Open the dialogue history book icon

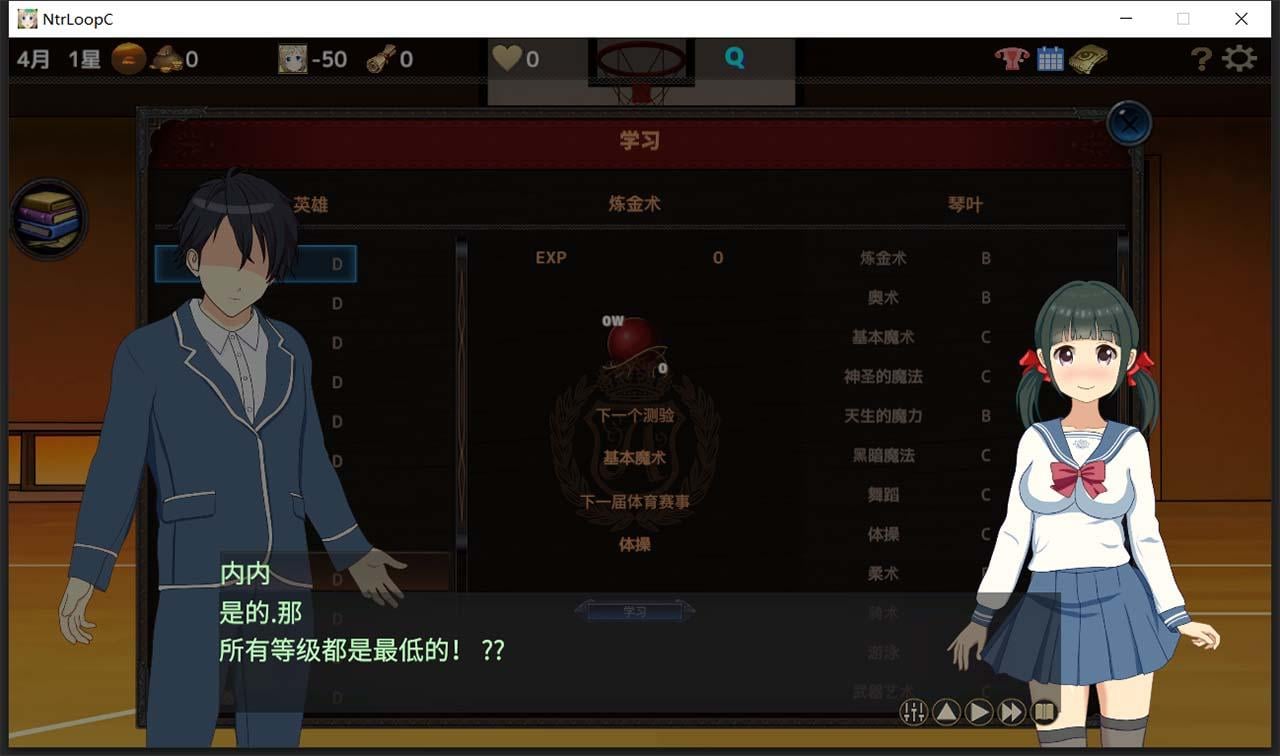click(x=1043, y=713)
